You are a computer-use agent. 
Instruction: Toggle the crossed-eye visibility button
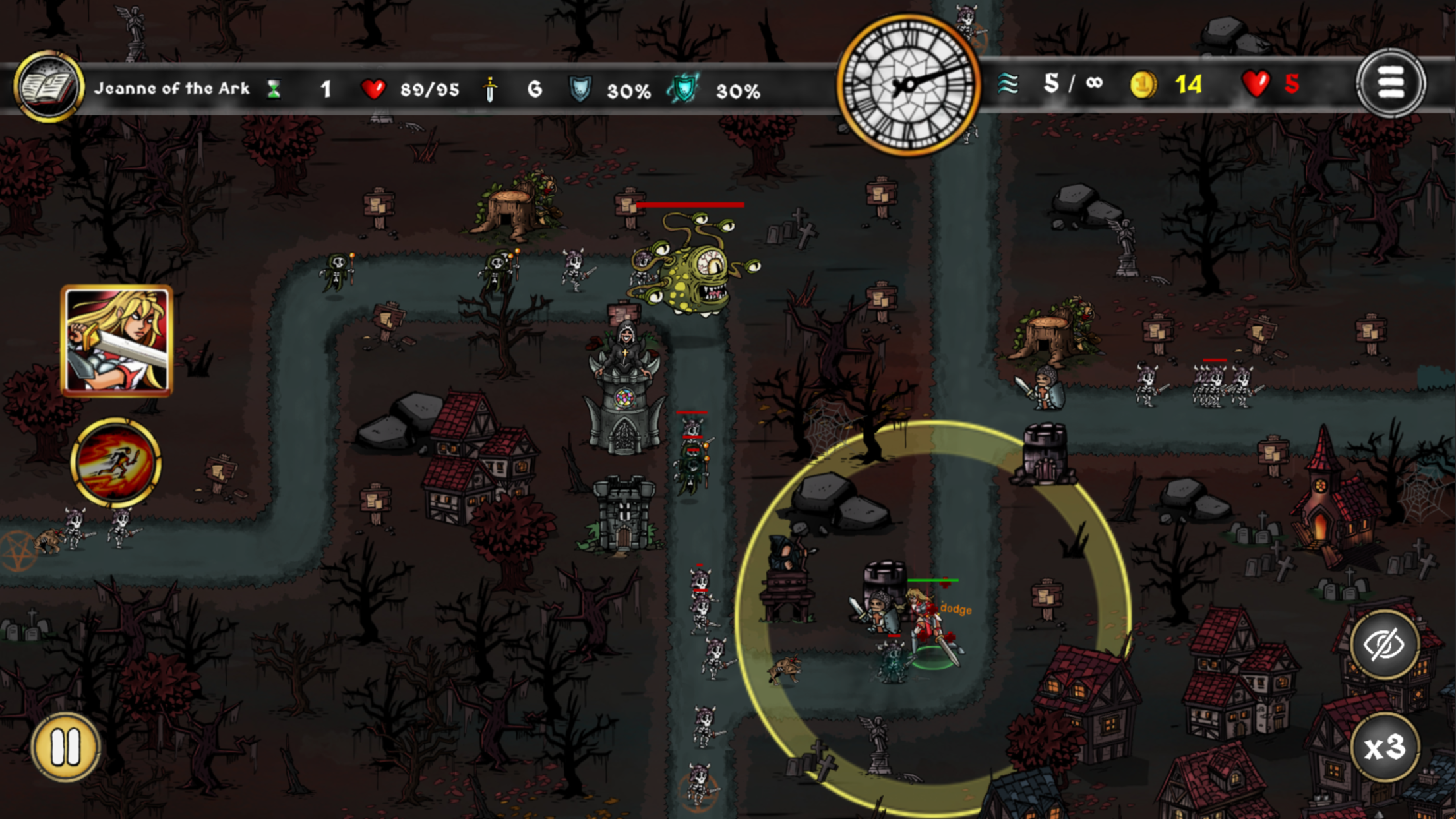[1384, 644]
